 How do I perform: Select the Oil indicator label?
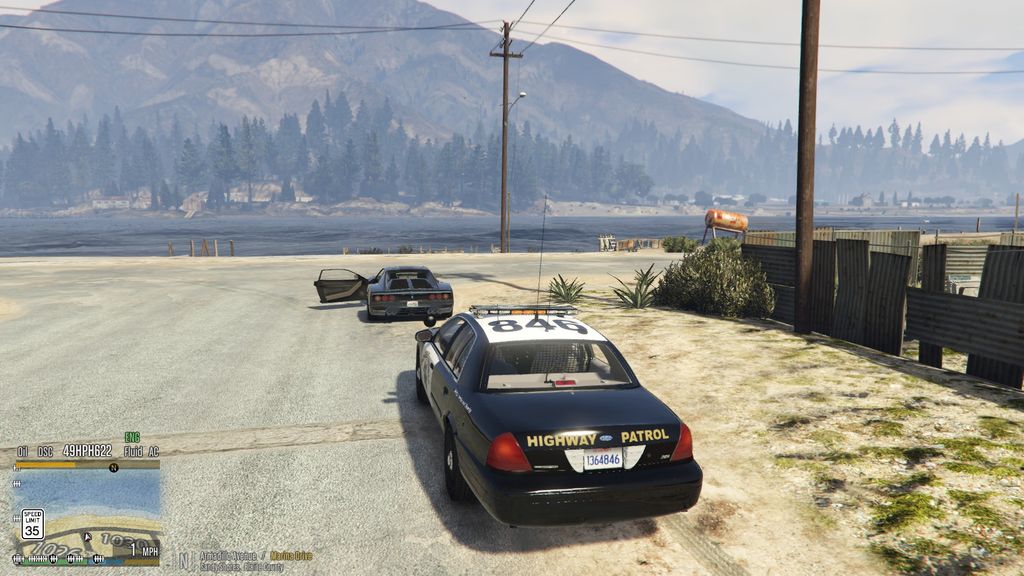coord(23,451)
